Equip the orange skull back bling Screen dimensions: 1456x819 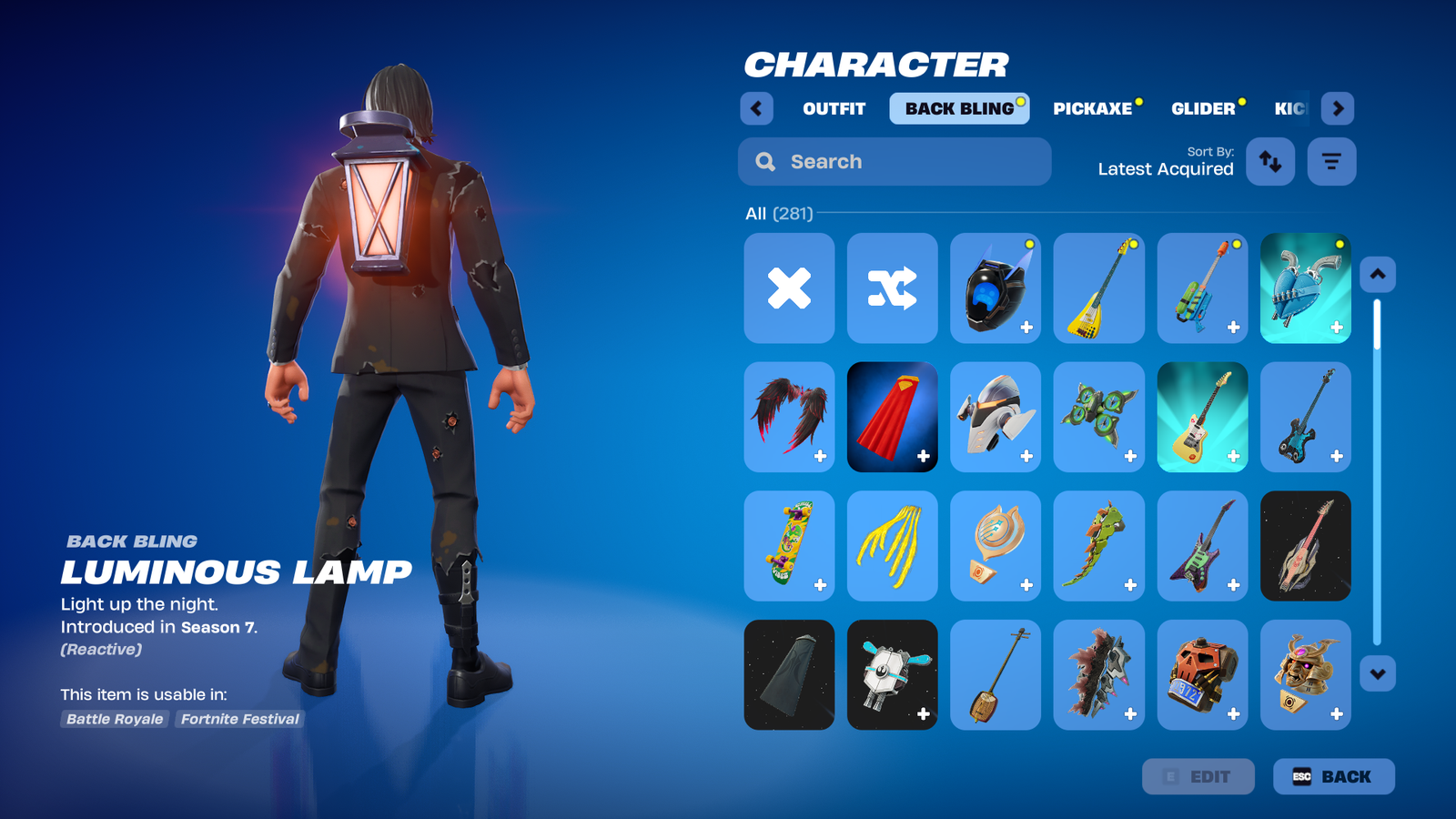pyautogui.click(x=1202, y=675)
